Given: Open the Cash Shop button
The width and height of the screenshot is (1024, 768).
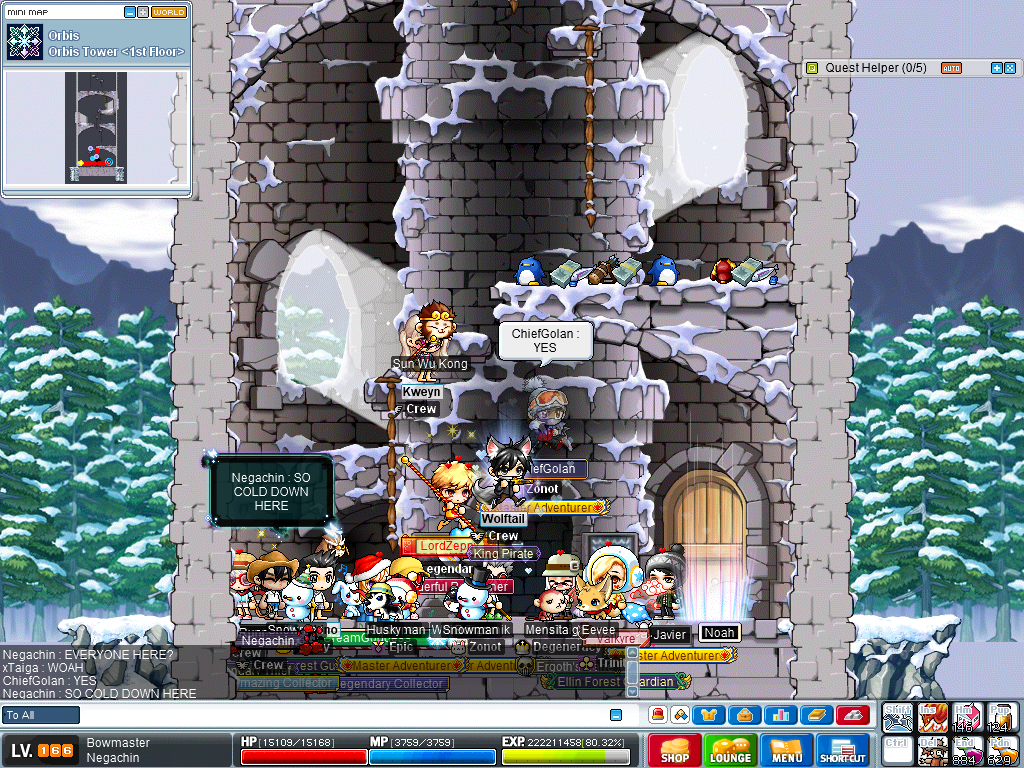Looking at the screenshot, I should coord(675,750).
